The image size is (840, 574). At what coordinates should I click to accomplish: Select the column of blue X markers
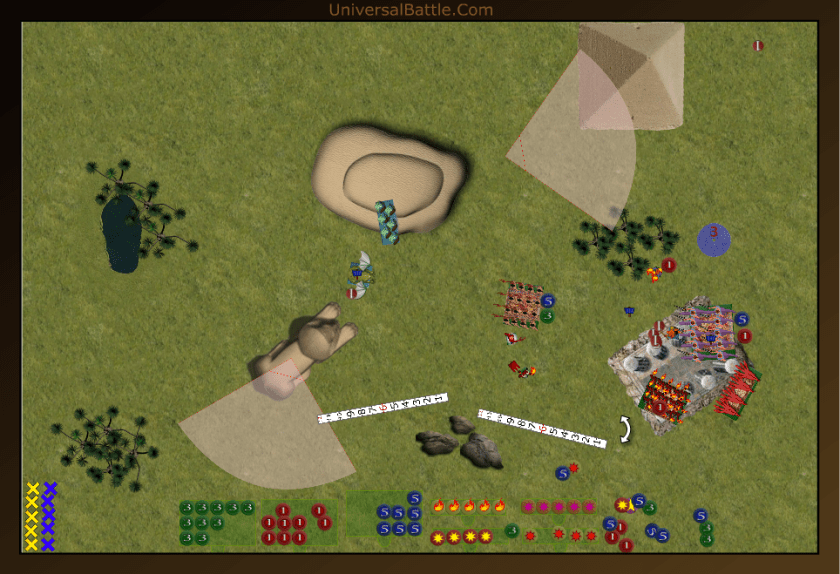pos(49,516)
